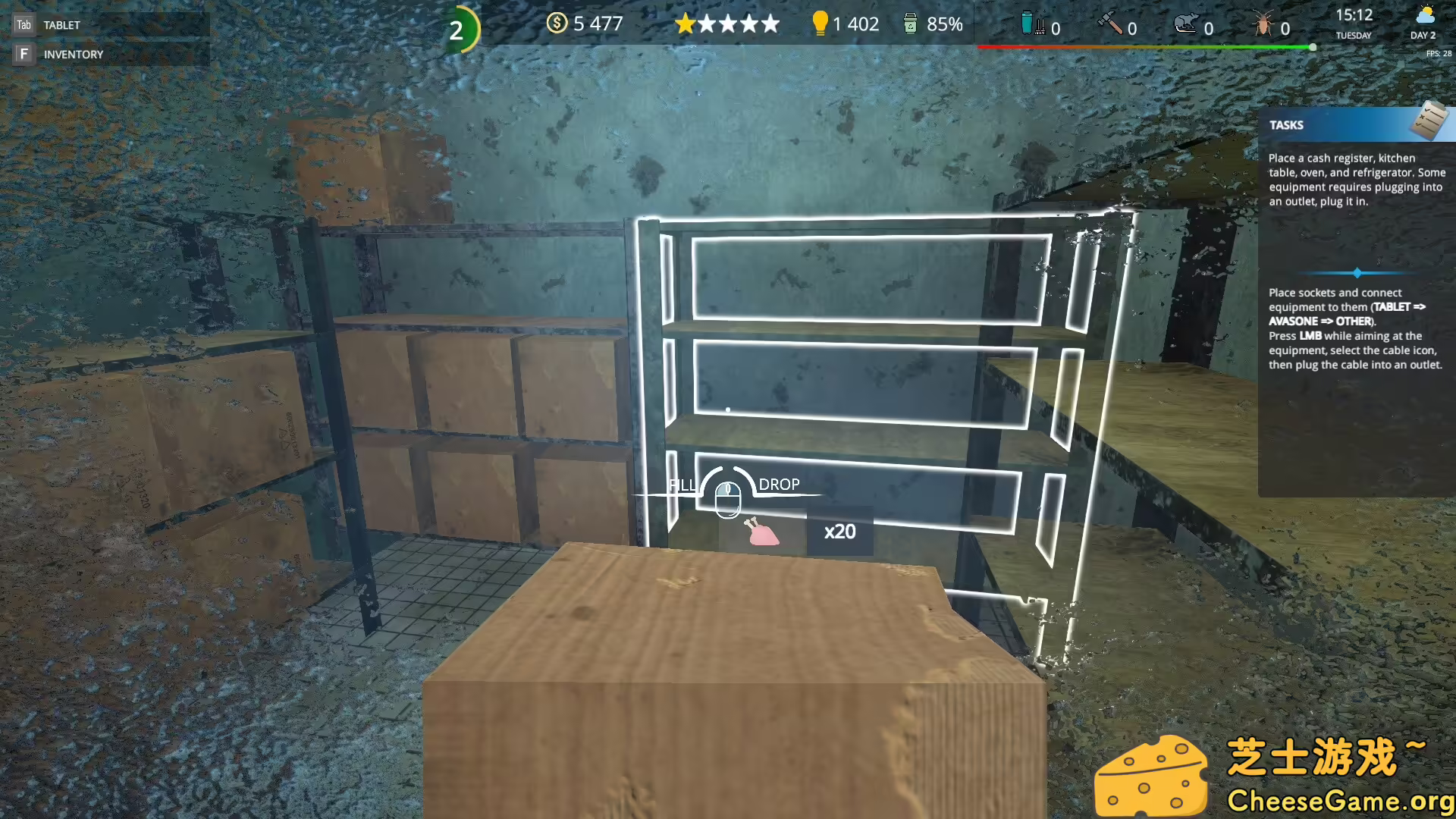Select the light bulb experience icon
The height and width of the screenshot is (819, 1456).
[821, 24]
